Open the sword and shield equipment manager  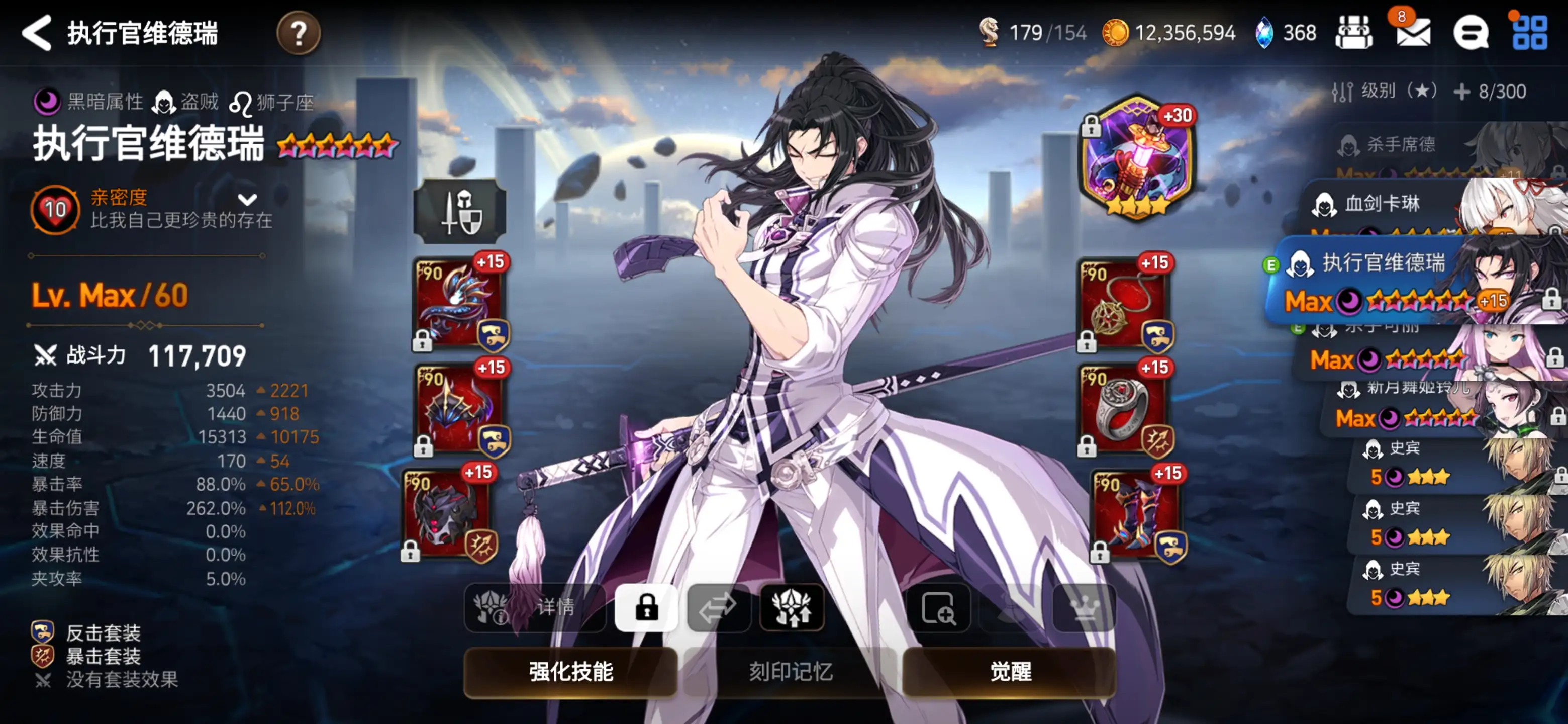coord(460,211)
